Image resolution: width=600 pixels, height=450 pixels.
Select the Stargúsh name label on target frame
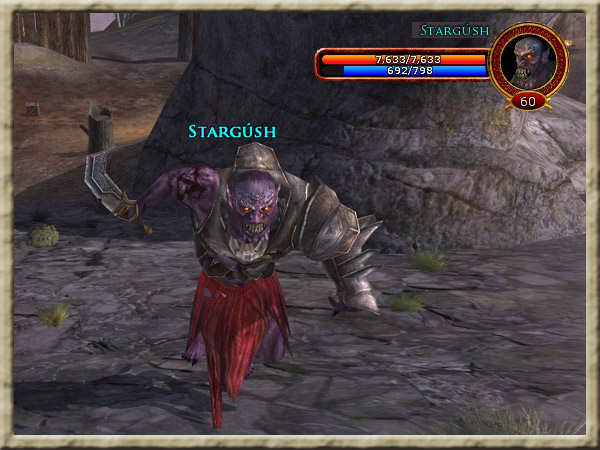(454, 31)
